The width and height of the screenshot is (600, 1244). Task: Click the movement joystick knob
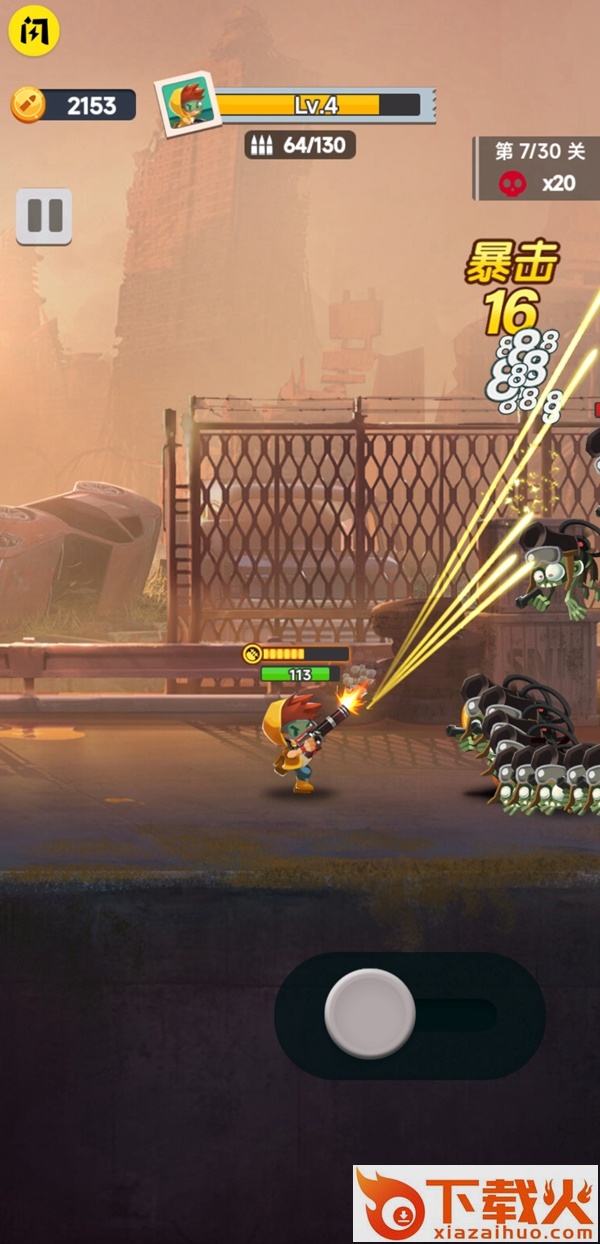(x=370, y=1013)
